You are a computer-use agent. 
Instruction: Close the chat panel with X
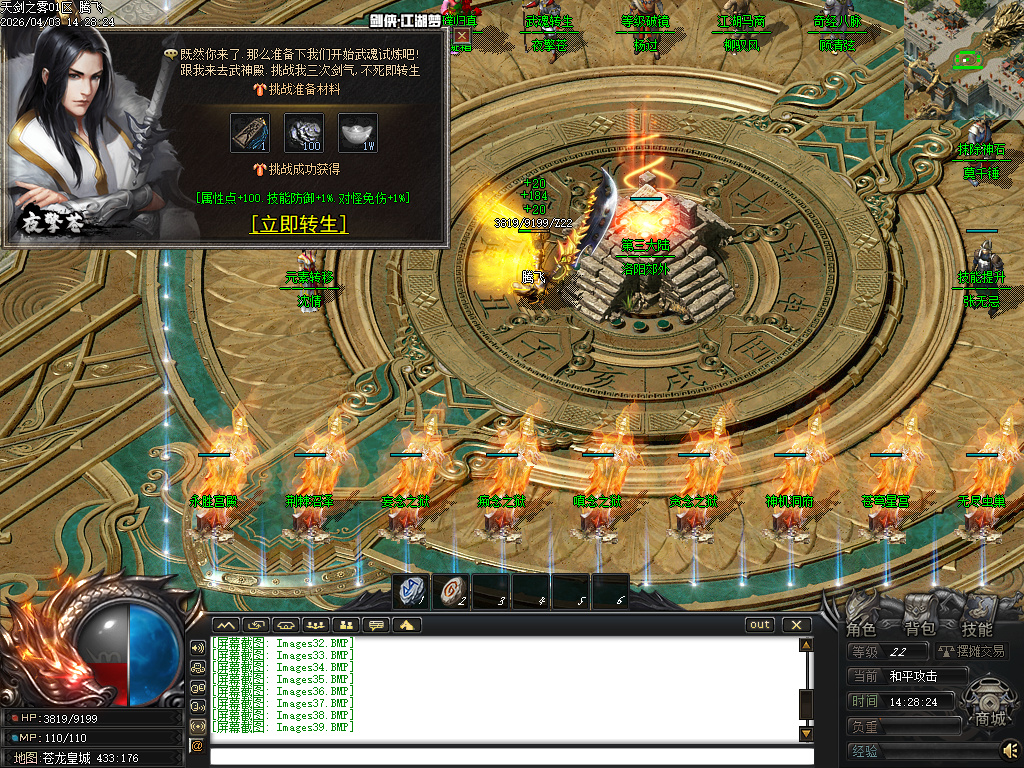click(x=796, y=625)
